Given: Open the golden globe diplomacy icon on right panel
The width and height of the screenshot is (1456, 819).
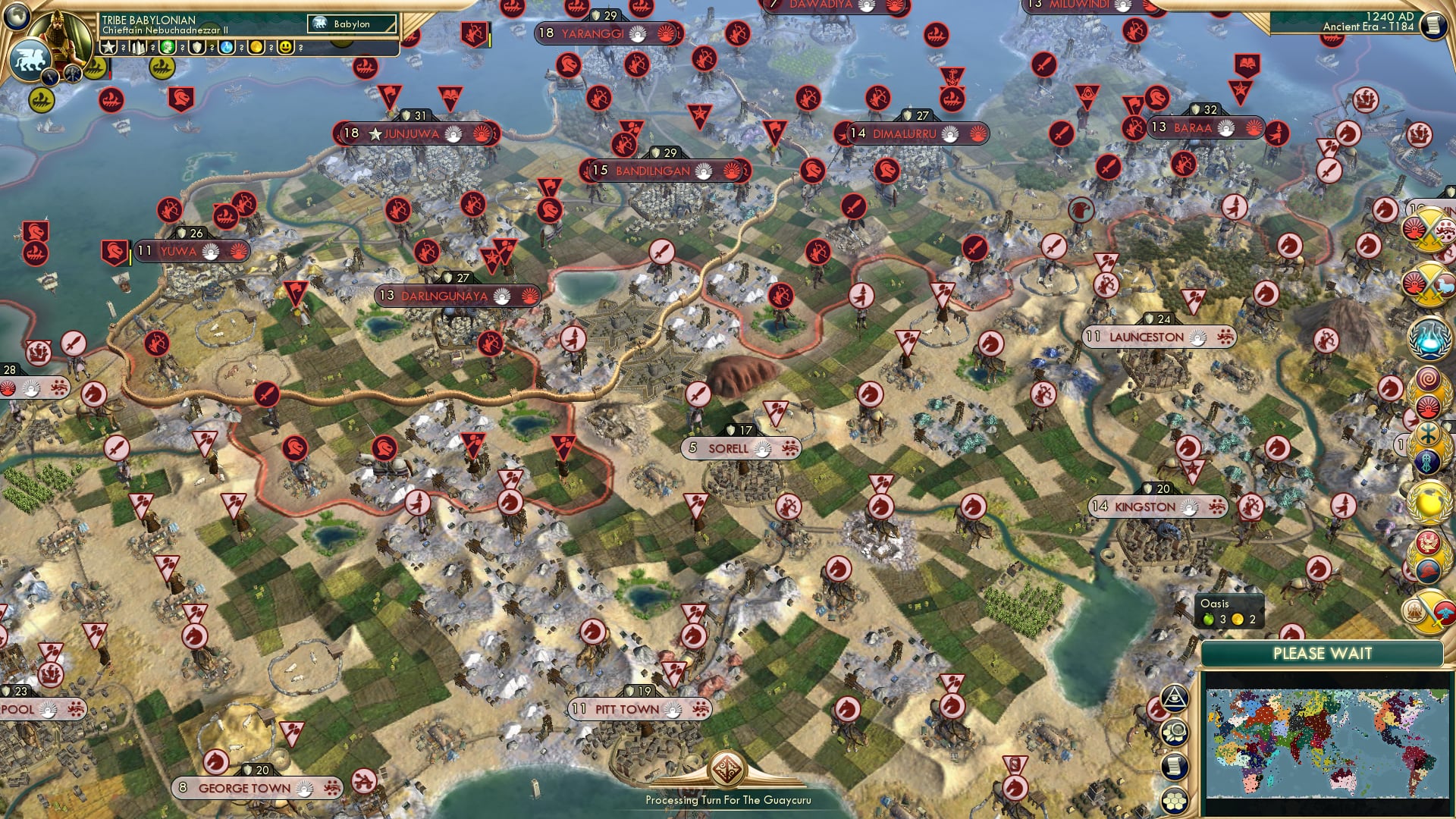Looking at the screenshot, I should (x=1428, y=499).
